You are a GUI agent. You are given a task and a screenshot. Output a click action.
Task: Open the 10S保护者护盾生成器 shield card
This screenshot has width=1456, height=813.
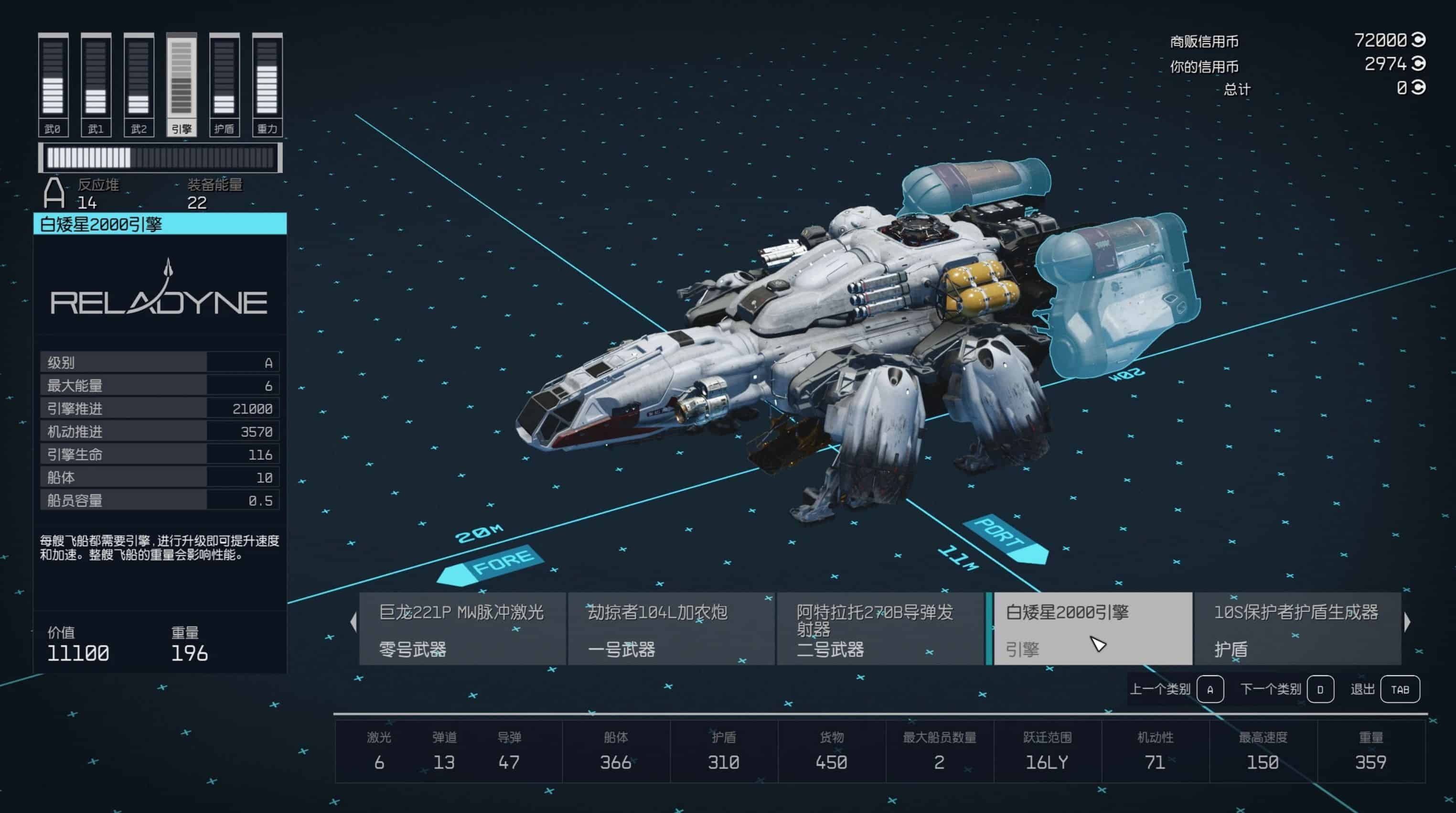pos(1297,629)
